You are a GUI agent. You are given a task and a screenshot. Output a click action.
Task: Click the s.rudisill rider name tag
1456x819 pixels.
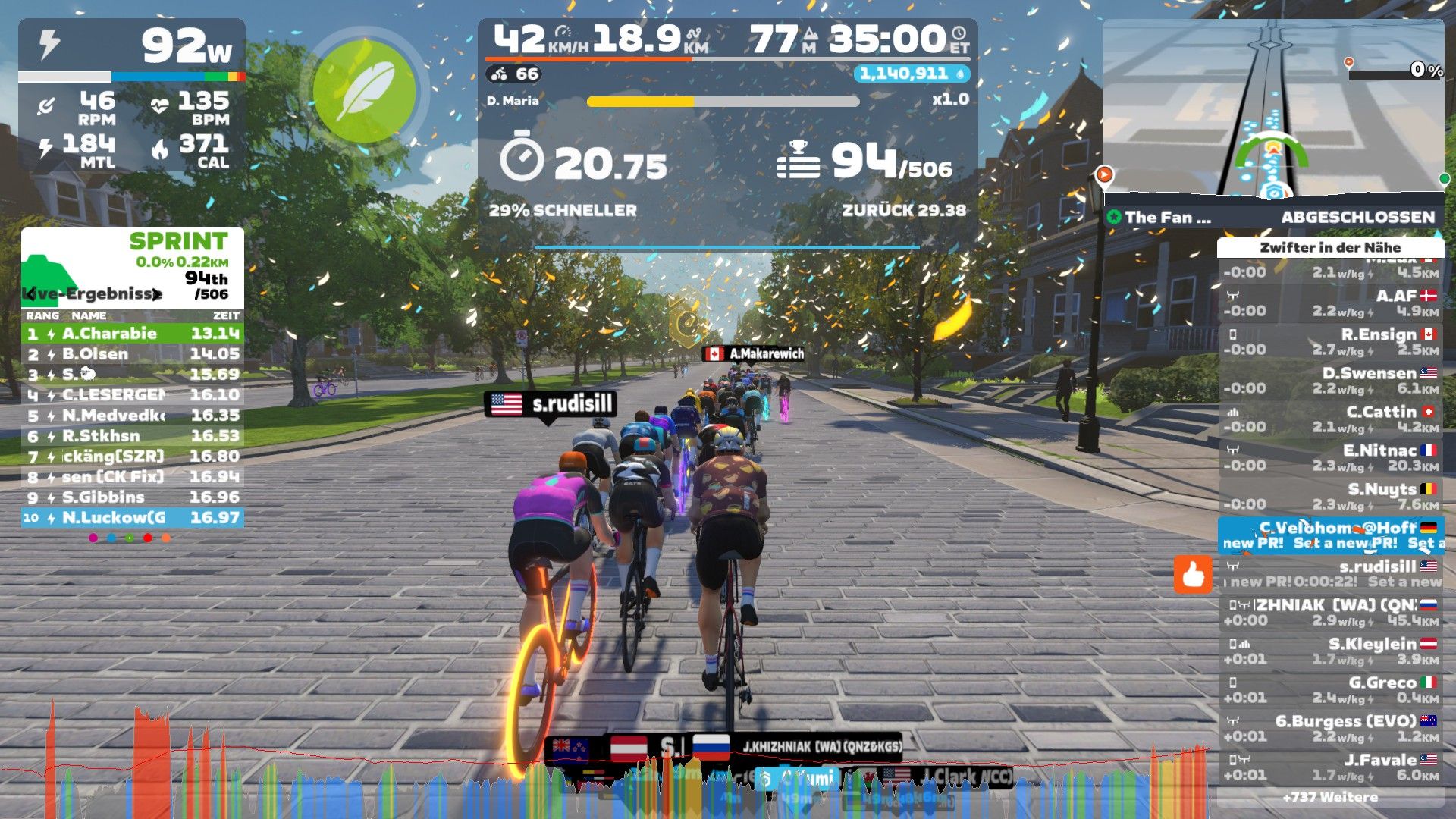pos(551,403)
